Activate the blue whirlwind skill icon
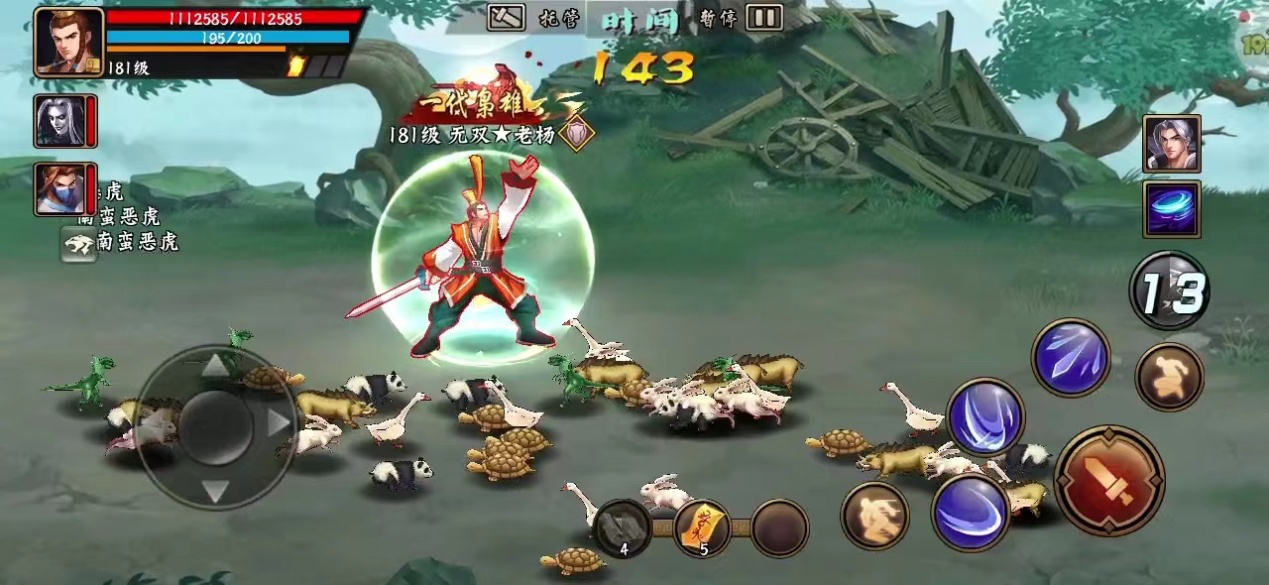1269x585 pixels. [1172, 210]
